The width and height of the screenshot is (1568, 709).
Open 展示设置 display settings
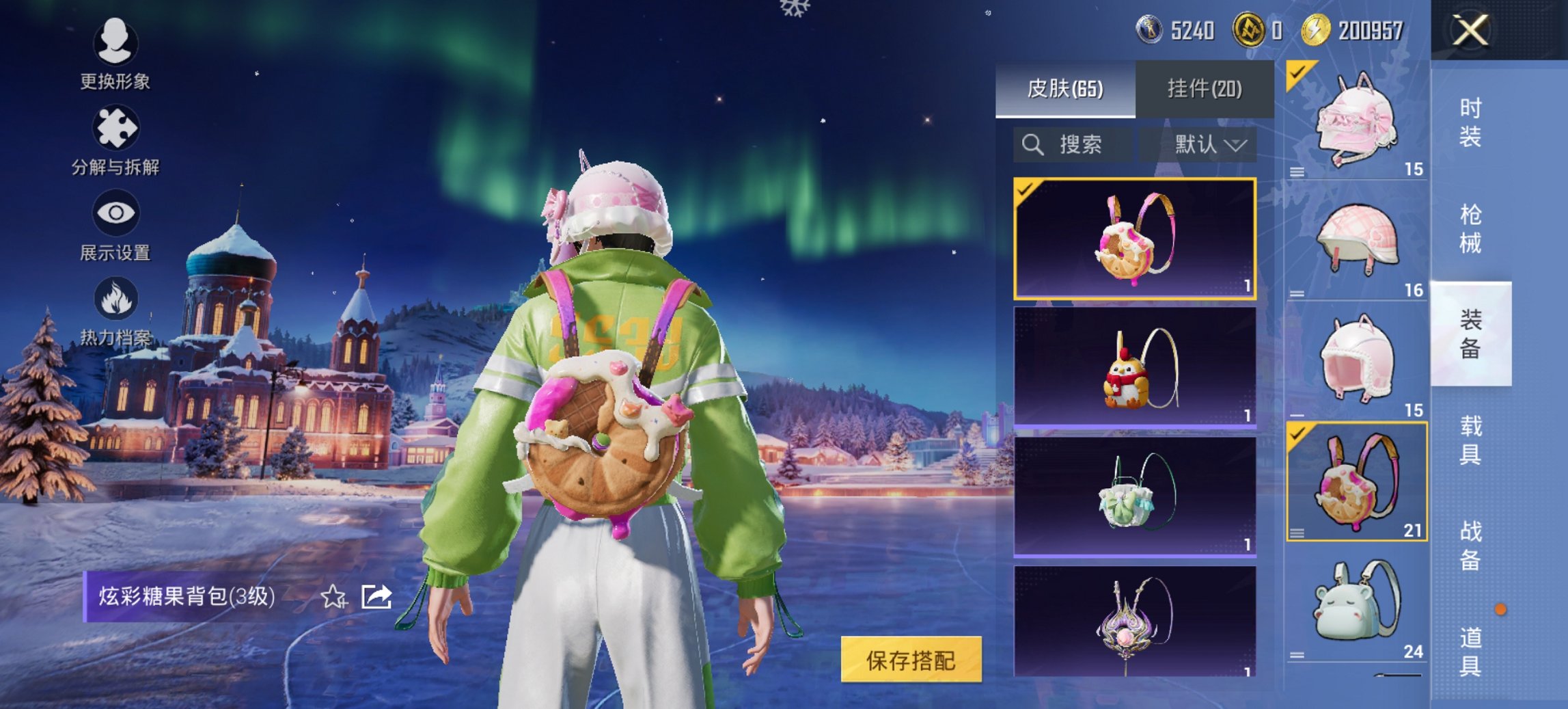(115, 226)
